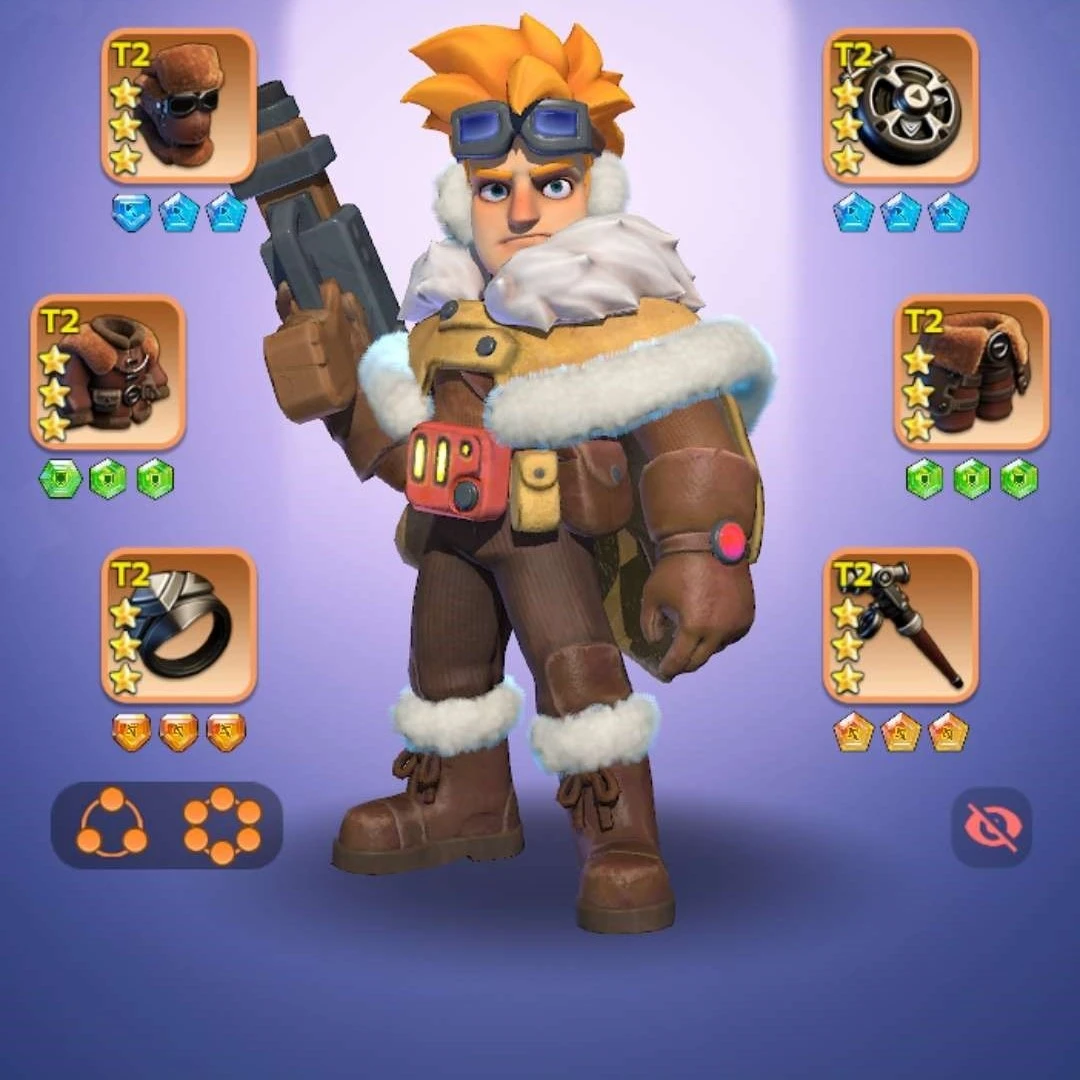Select the T2 fur hat with goggles slot
Image resolution: width=1080 pixels, height=1080 pixels.
(x=179, y=106)
